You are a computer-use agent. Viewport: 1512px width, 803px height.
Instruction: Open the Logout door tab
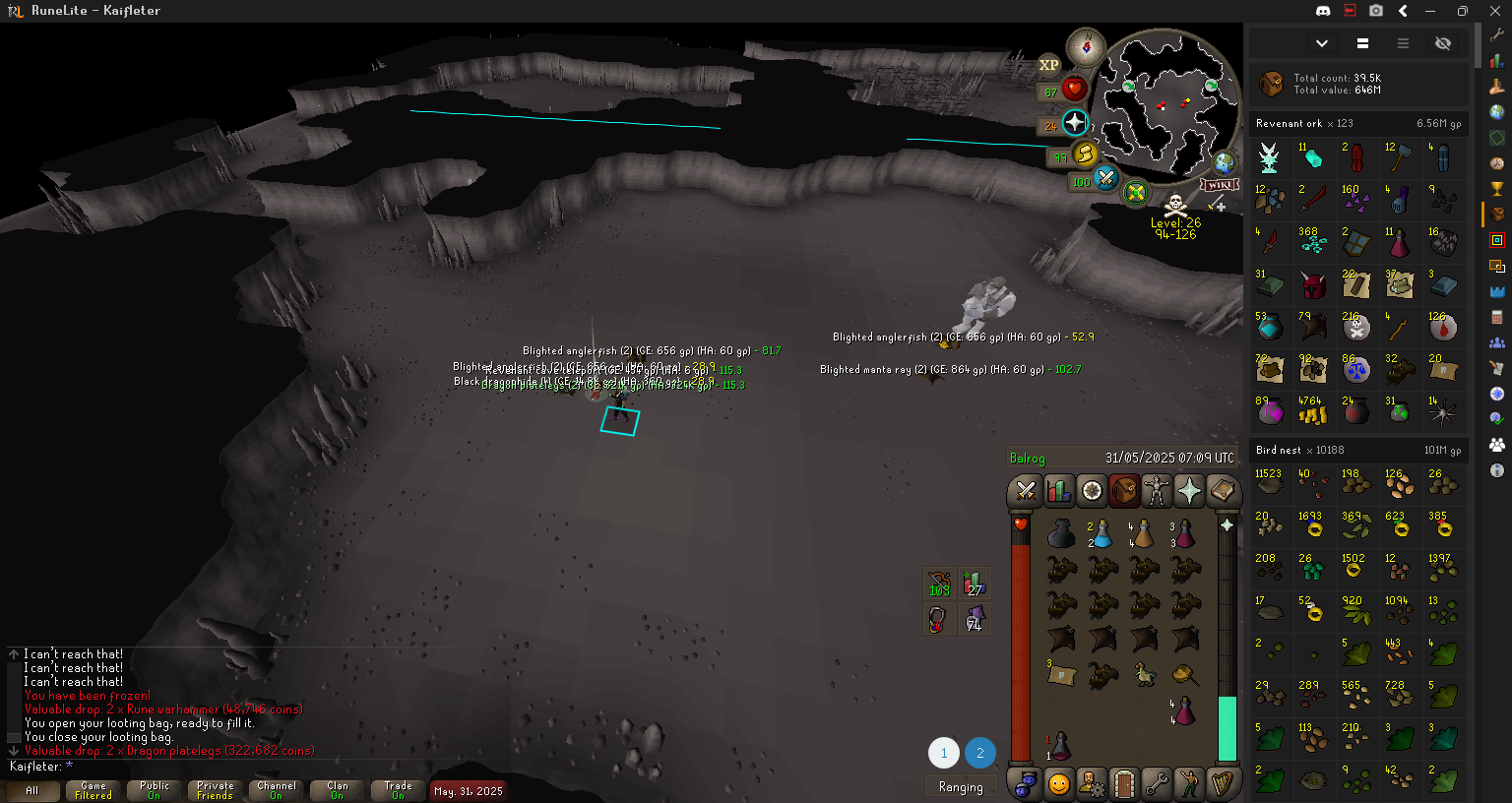(x=1124, y=784)
